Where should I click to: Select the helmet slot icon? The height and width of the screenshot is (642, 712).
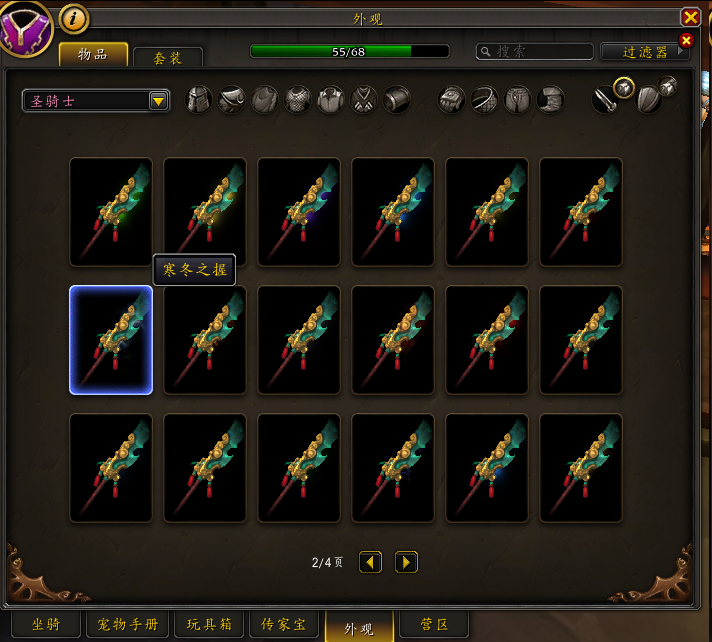pyautogui.click(x=199, y=100)
